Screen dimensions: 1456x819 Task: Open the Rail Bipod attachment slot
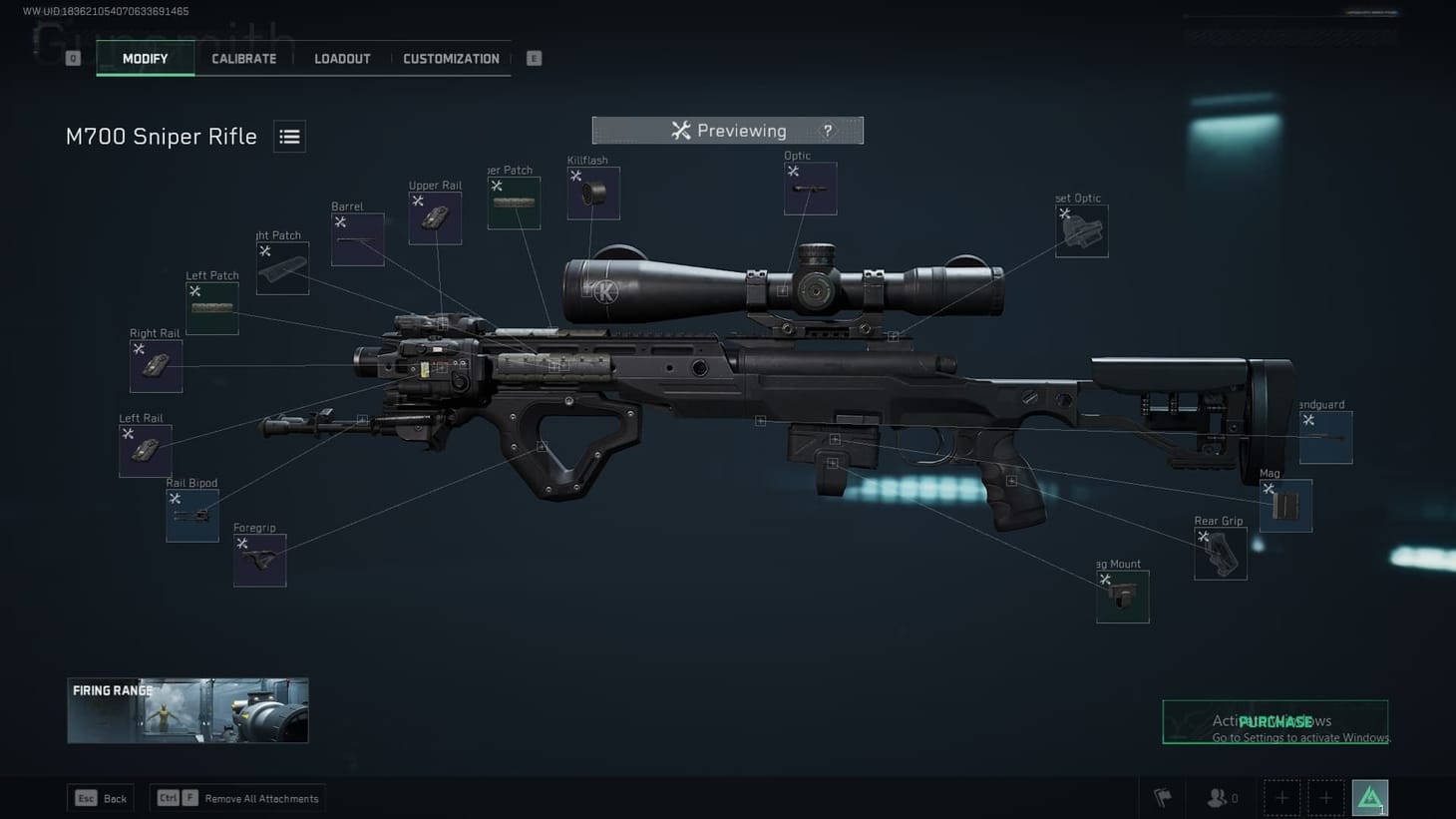click(x=191, y=515)
